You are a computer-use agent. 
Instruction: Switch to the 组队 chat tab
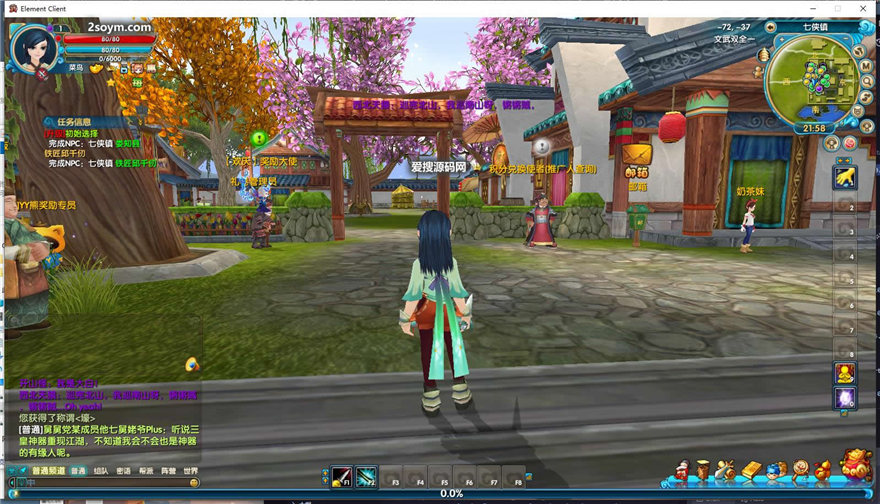[101, 470]
